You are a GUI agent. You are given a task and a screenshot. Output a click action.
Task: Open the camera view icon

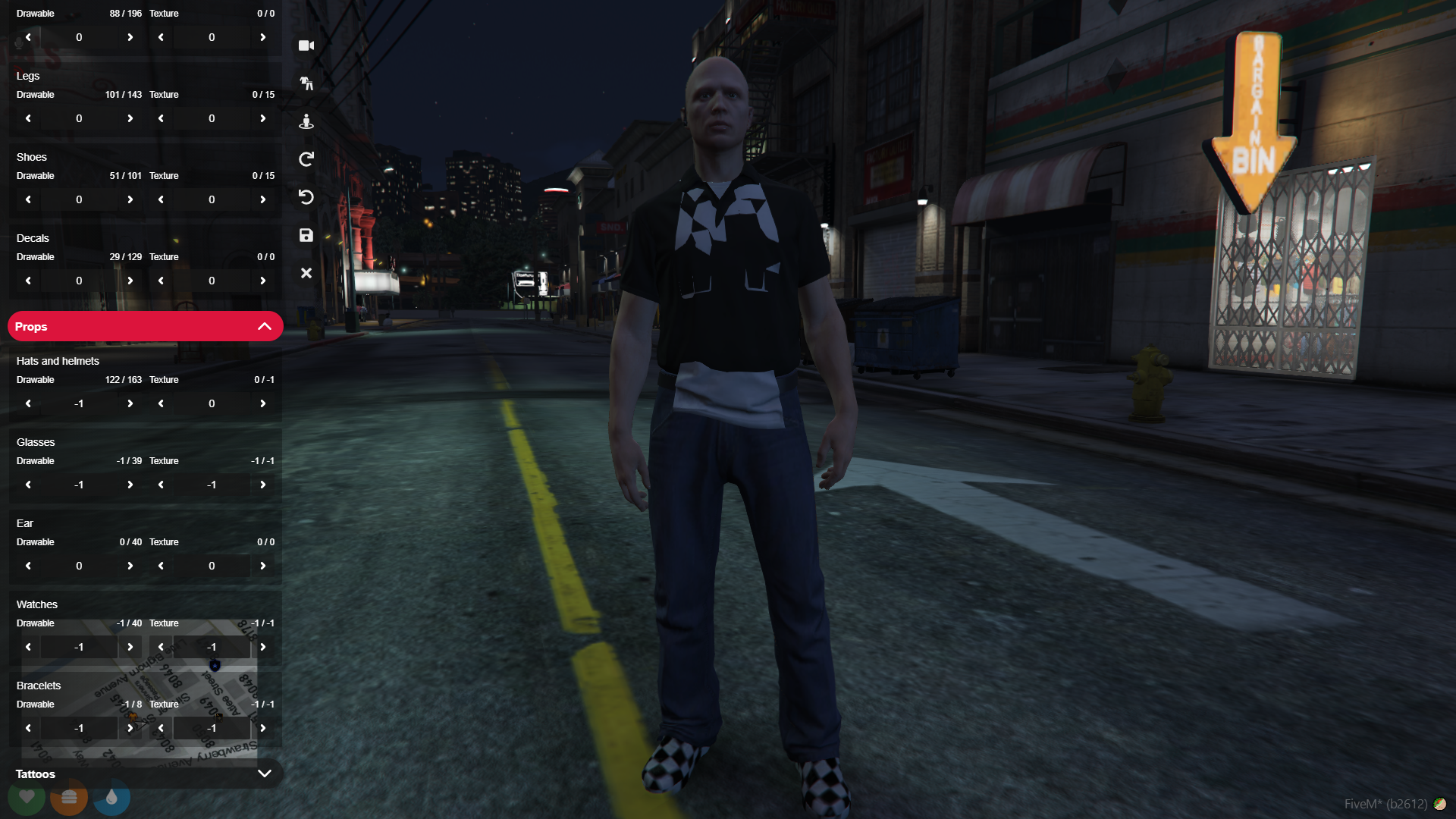306,45
